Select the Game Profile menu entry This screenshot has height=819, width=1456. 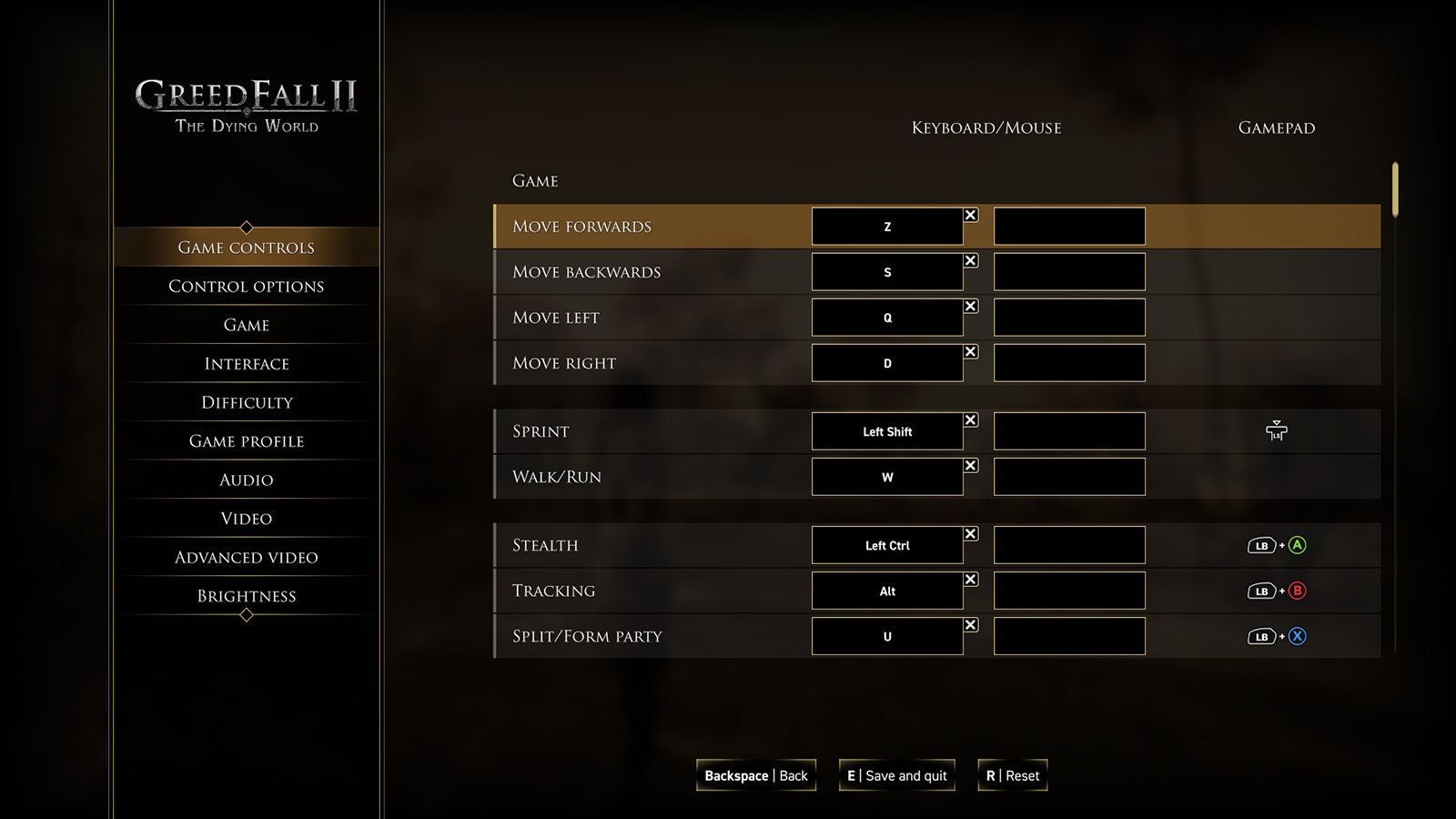[x=246, y=441]
